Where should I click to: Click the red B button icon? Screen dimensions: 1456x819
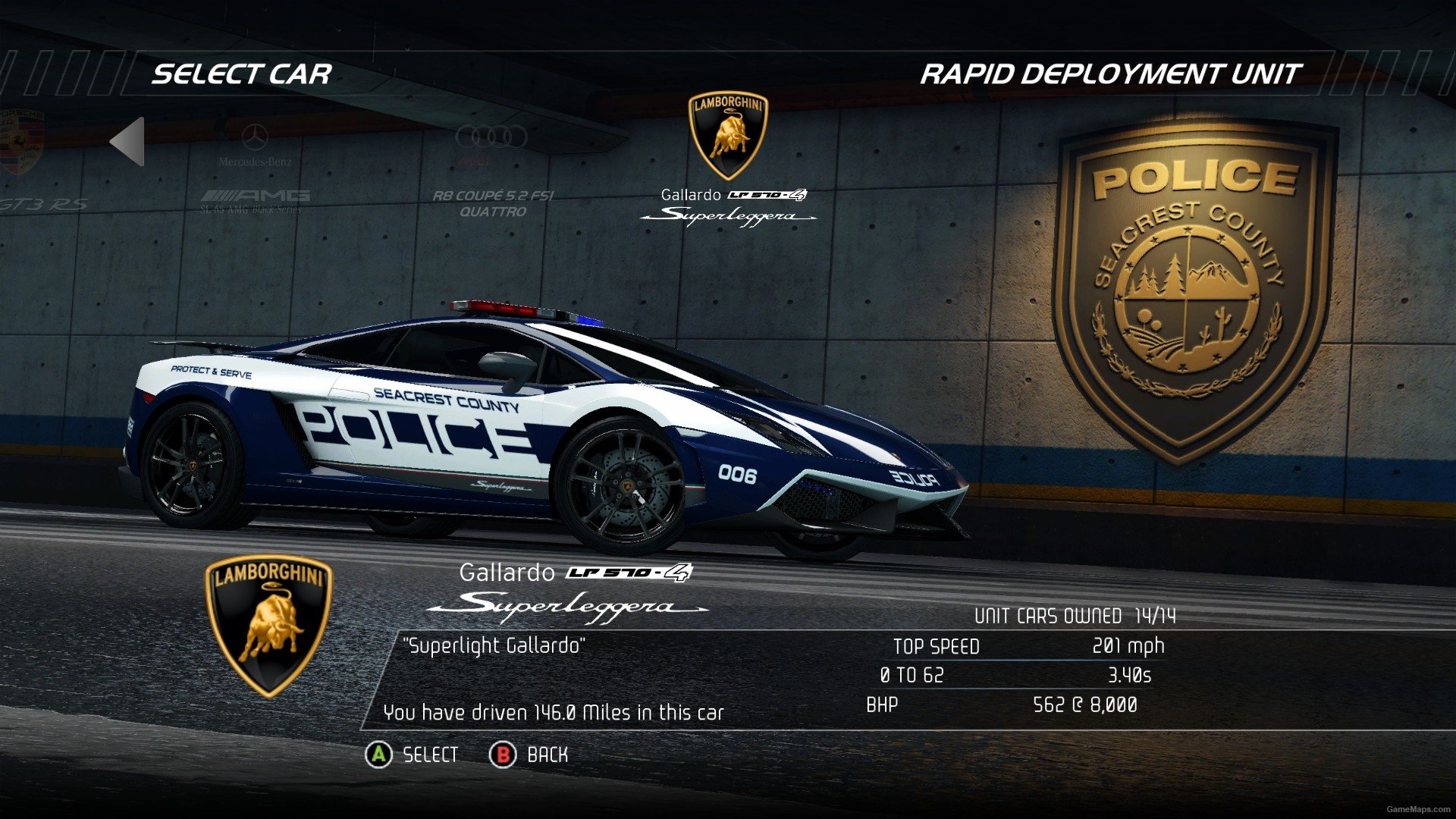[x=502, y=755]
